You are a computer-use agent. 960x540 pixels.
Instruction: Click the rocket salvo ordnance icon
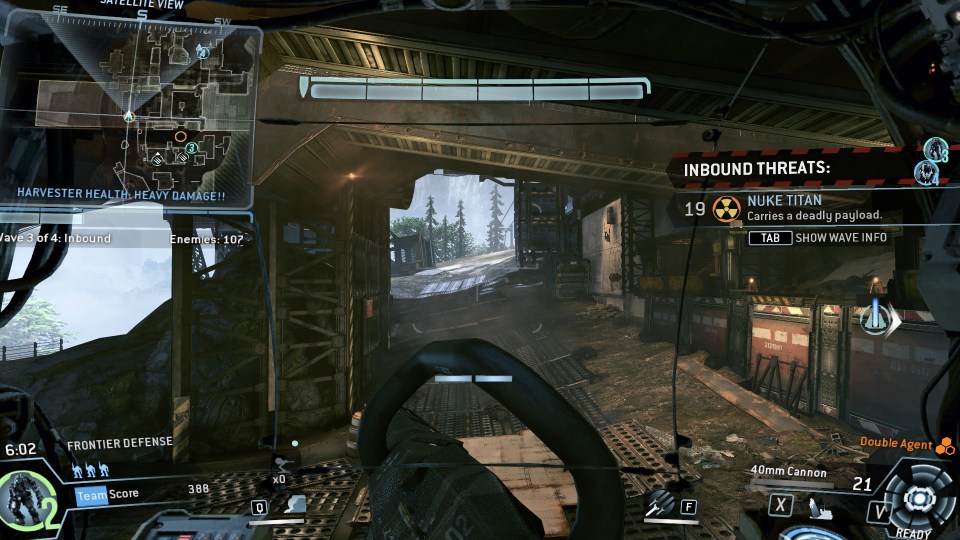659,505
